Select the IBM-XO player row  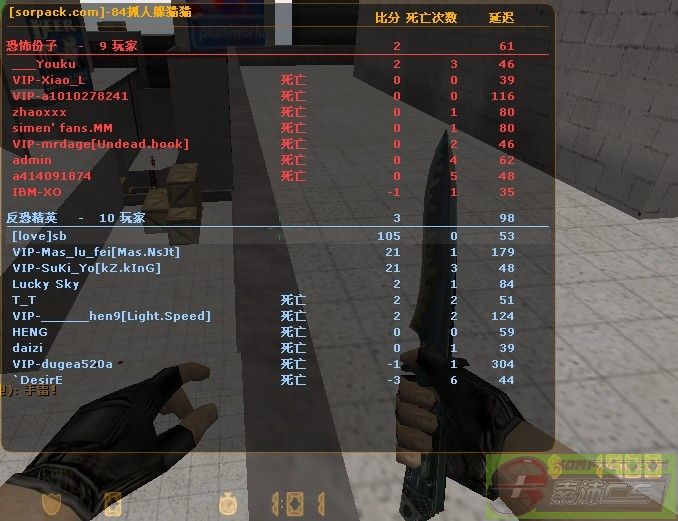coord(37,192)
